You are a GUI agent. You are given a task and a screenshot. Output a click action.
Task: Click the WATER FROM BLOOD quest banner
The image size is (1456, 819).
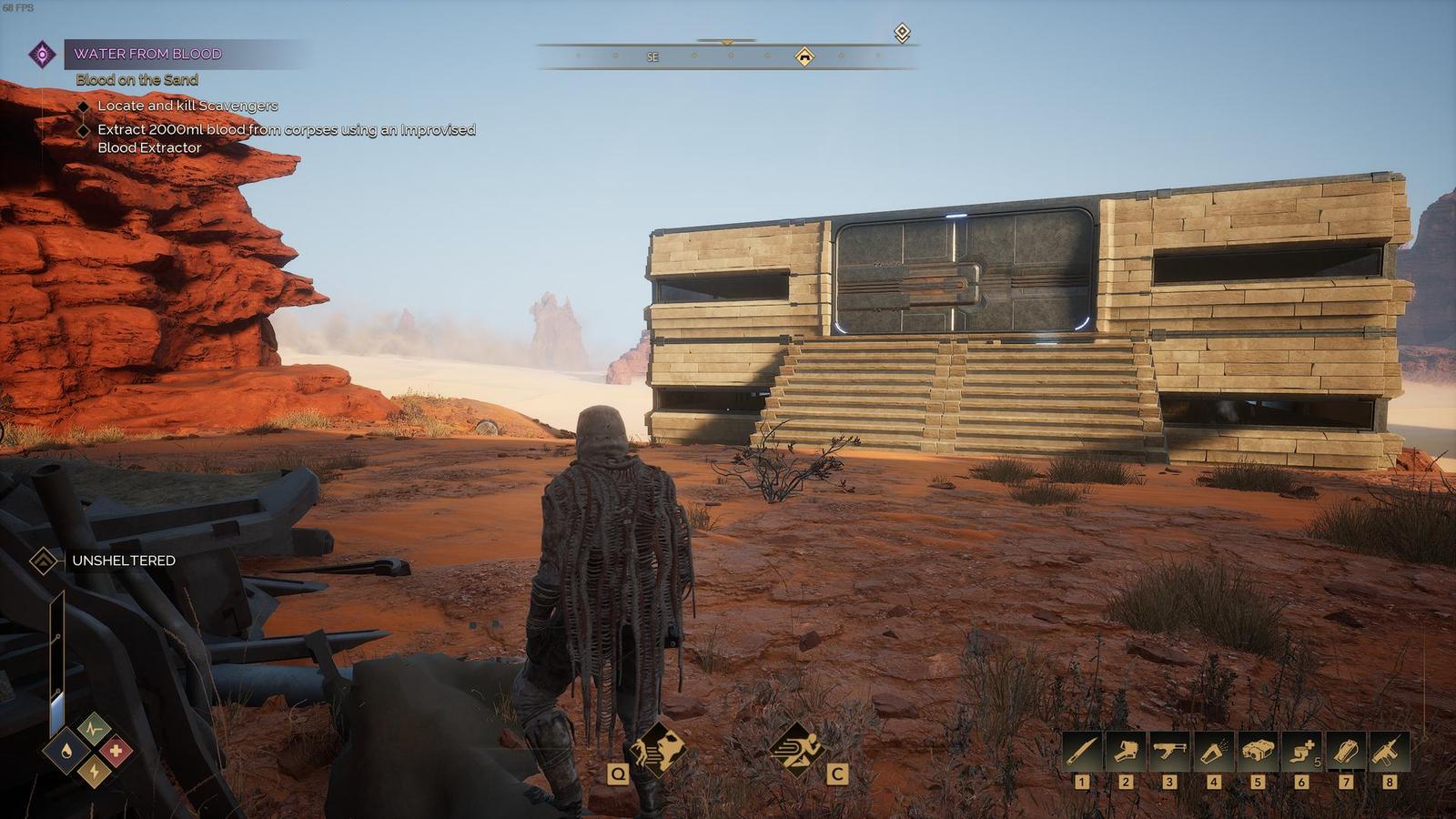point(150,53)
